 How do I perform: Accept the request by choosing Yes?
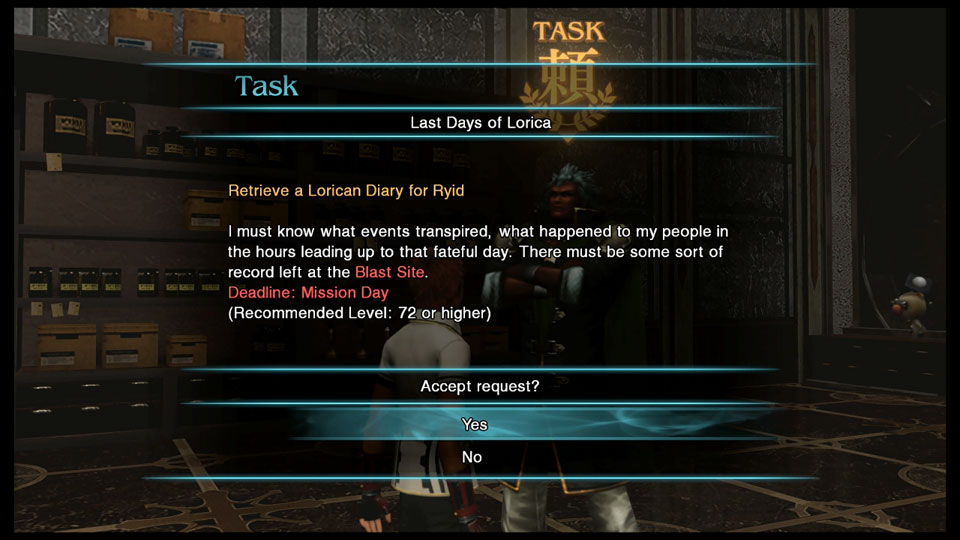click(x=475, y=424)
